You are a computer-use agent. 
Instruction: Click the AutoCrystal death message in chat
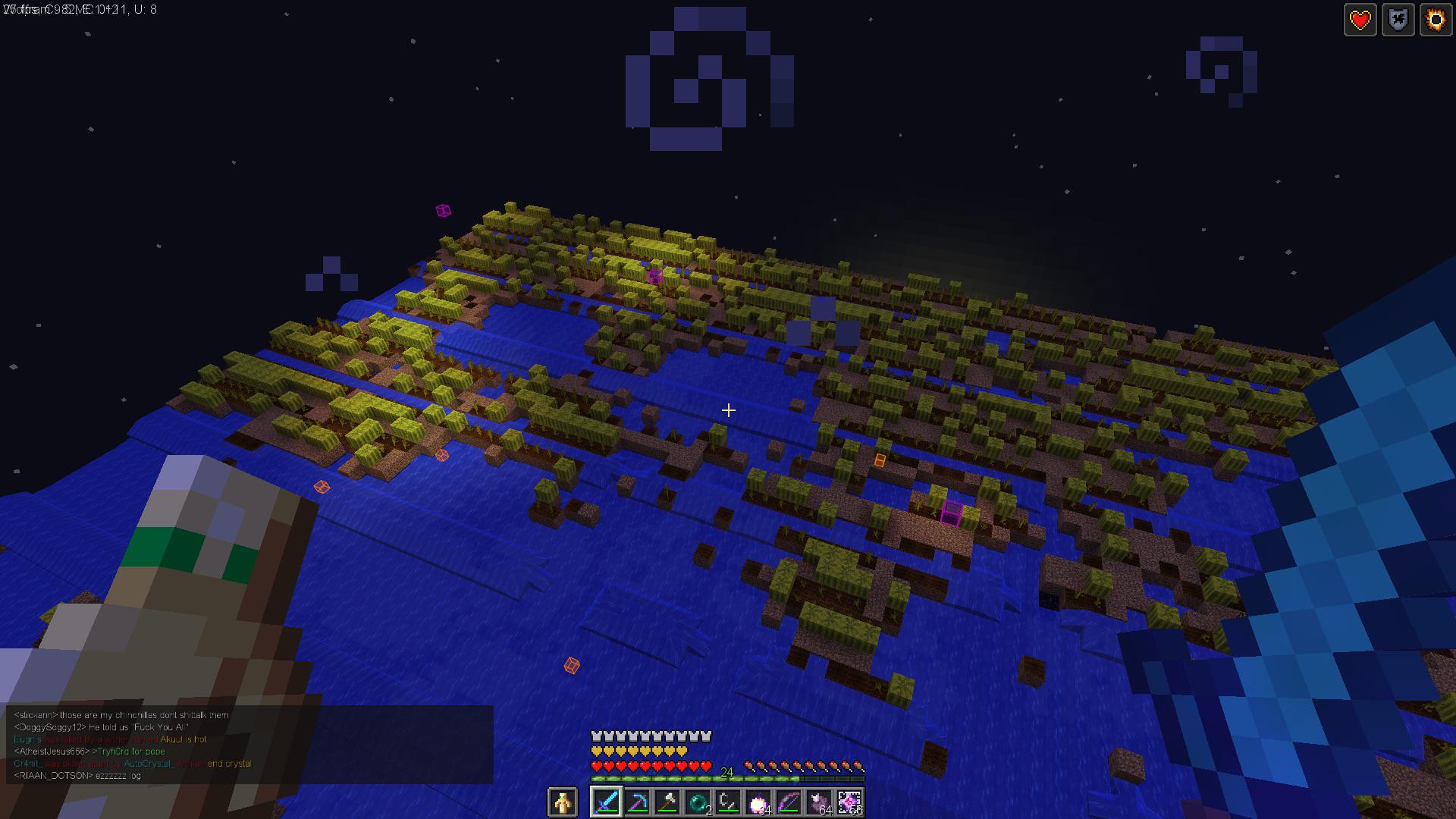coord(133,764)
